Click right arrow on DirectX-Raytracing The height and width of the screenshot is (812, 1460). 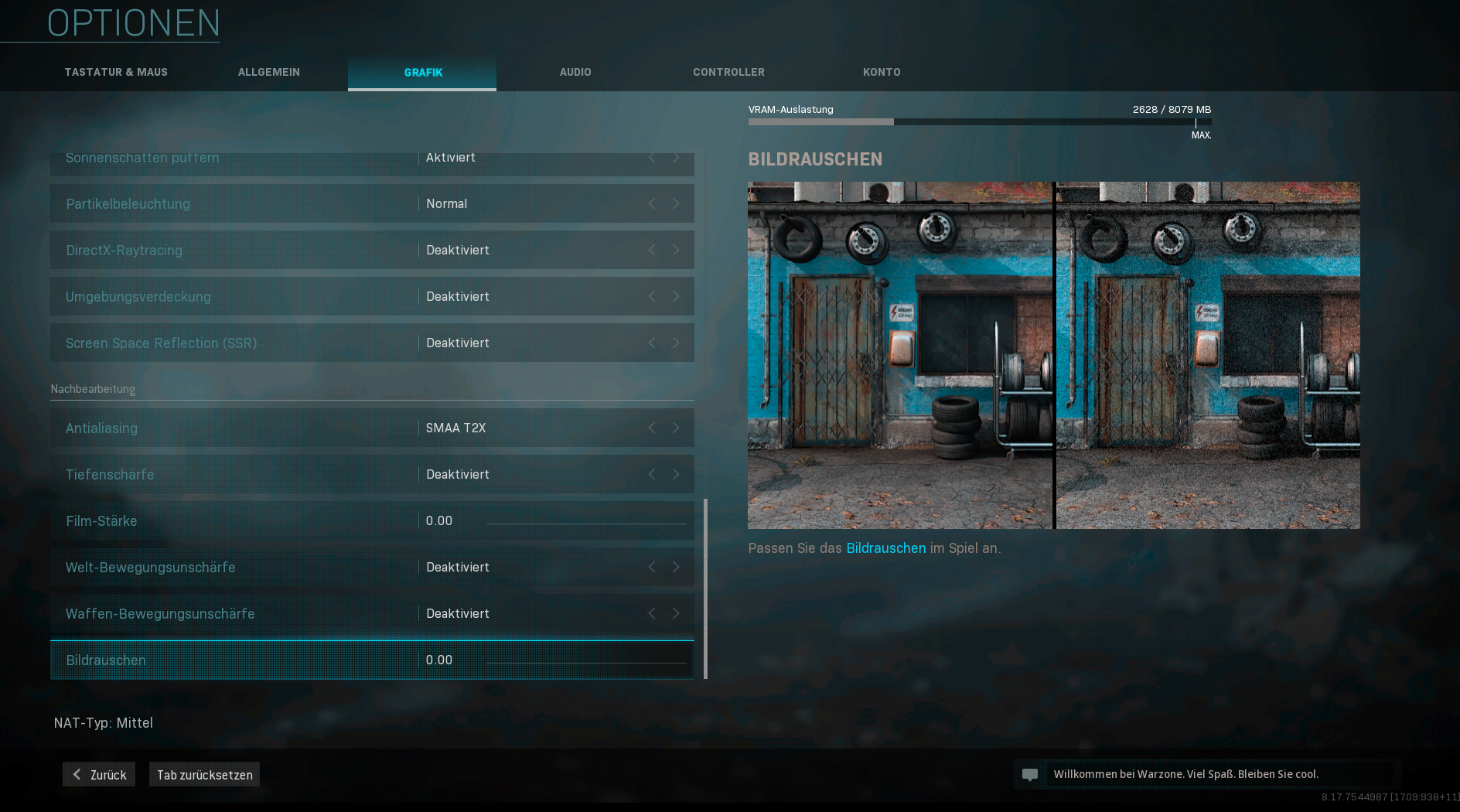tap(676, 250)
